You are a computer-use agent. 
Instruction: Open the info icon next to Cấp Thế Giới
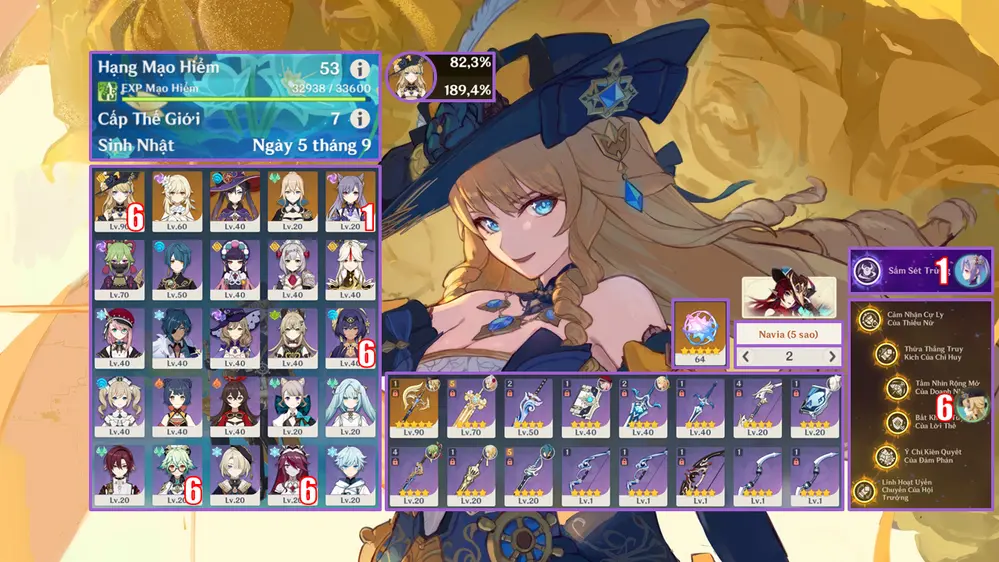coord(359,119)
